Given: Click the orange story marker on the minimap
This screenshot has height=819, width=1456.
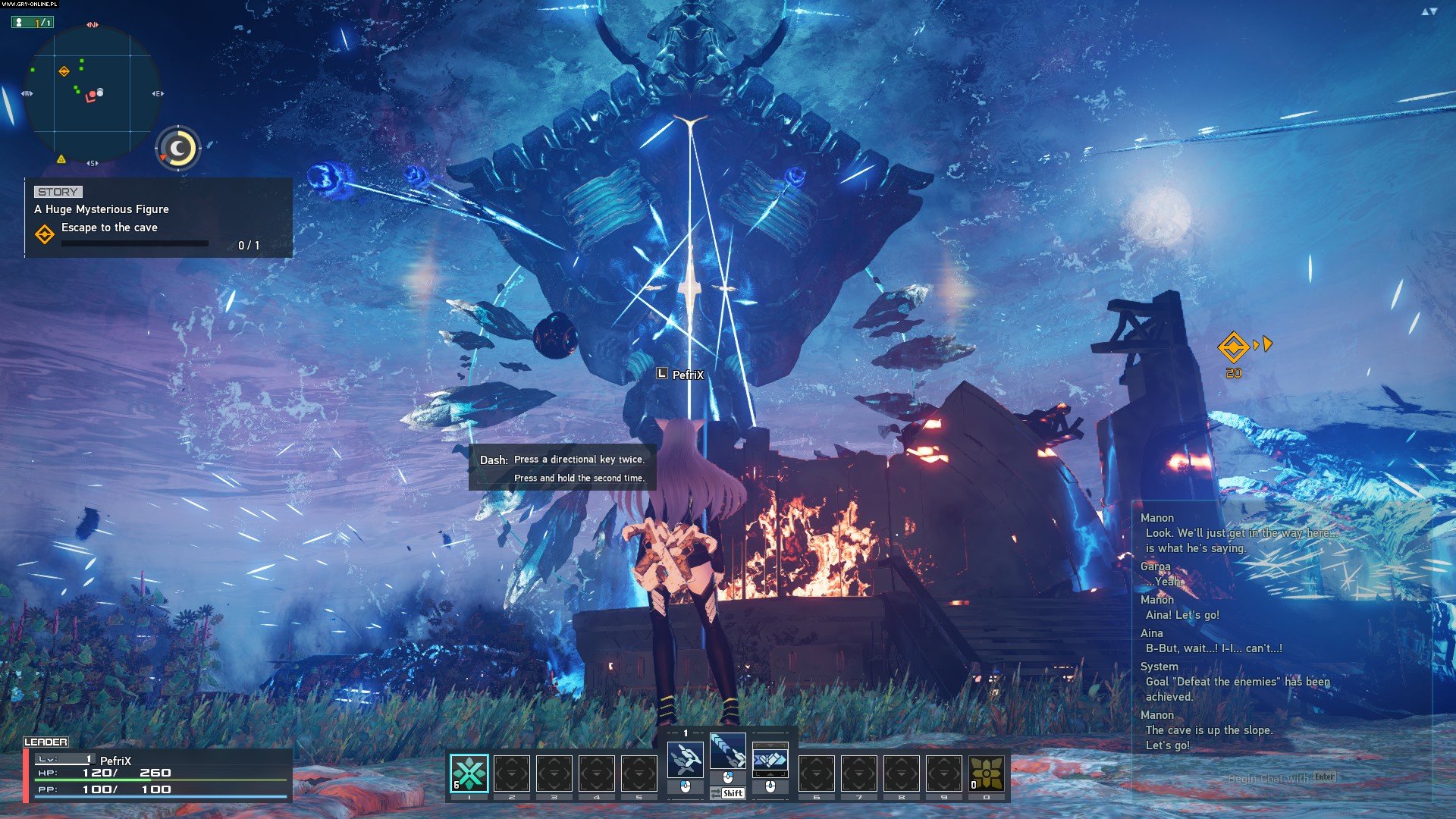Looking at the screenshot, I should pos(64,71).
